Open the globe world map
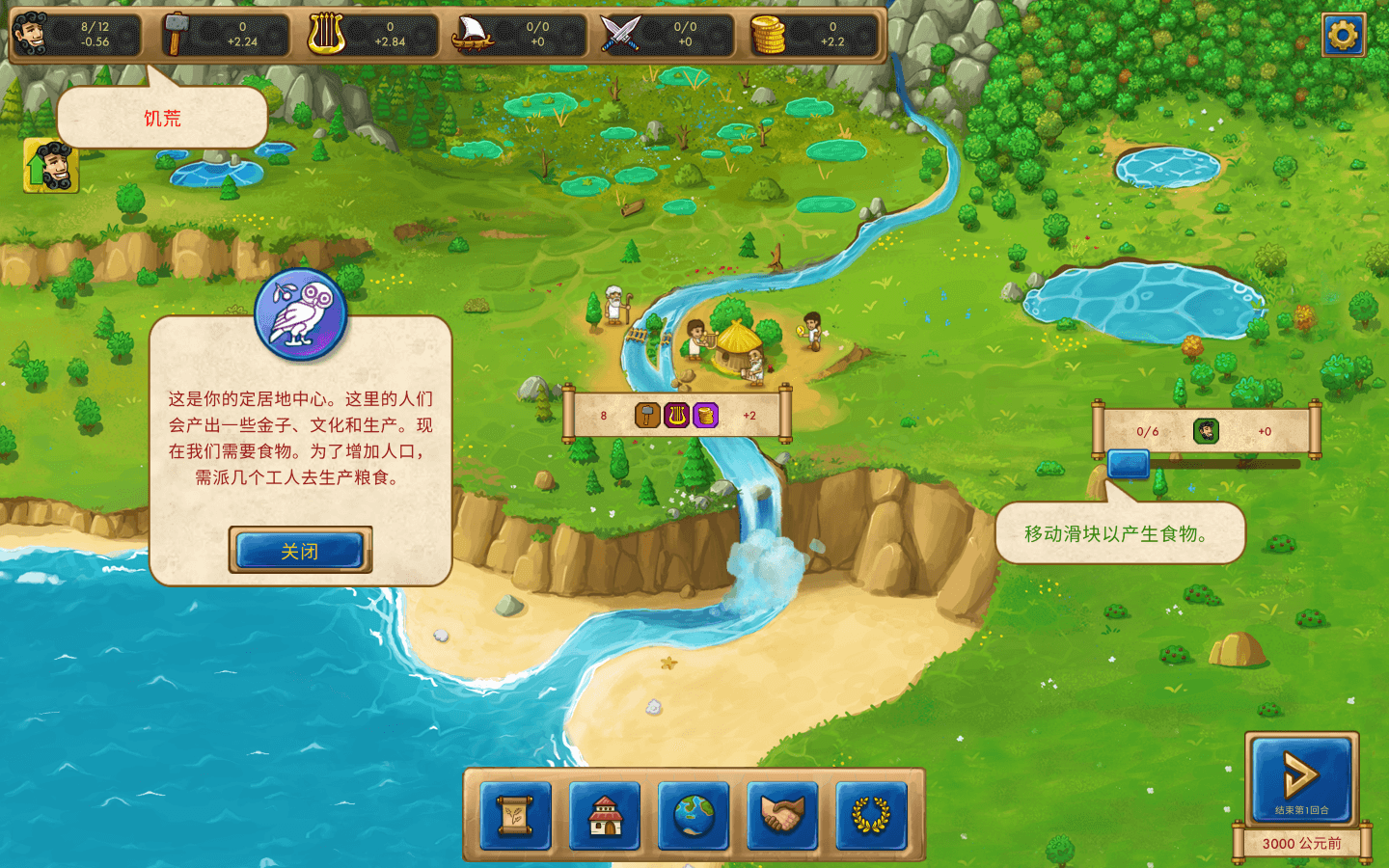This screenshot has width=1389, height=868. pyautogui.click(x=694, y=816)
